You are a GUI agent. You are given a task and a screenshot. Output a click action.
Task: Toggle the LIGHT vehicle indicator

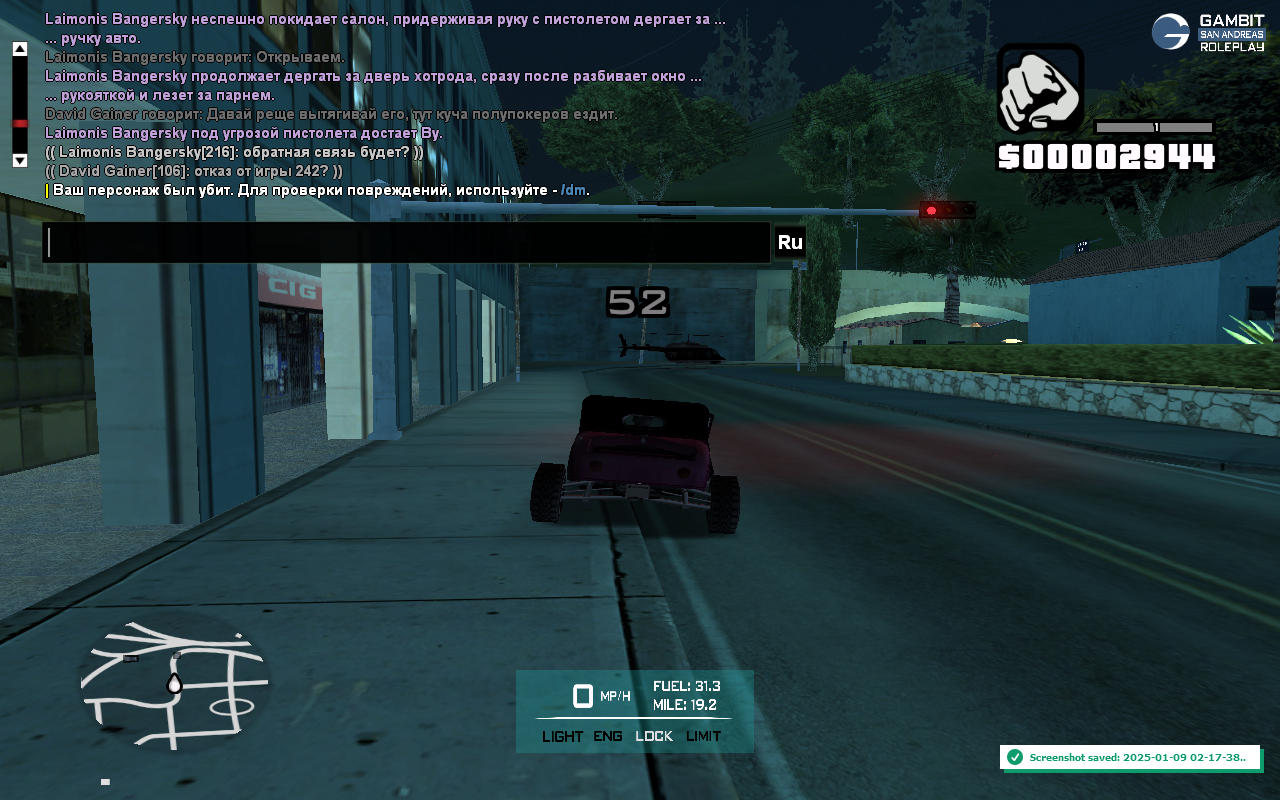[x=562, y=737]
